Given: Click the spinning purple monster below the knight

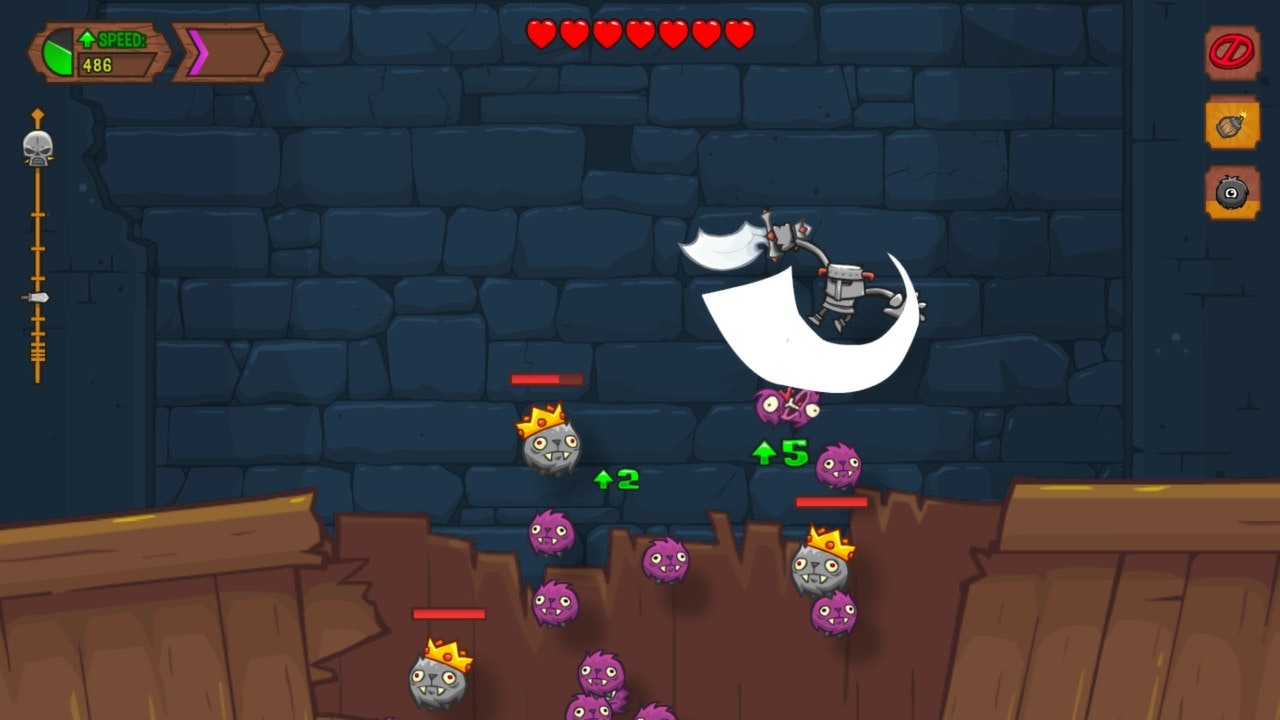Looking at the screenshot, I should (785, 405).
